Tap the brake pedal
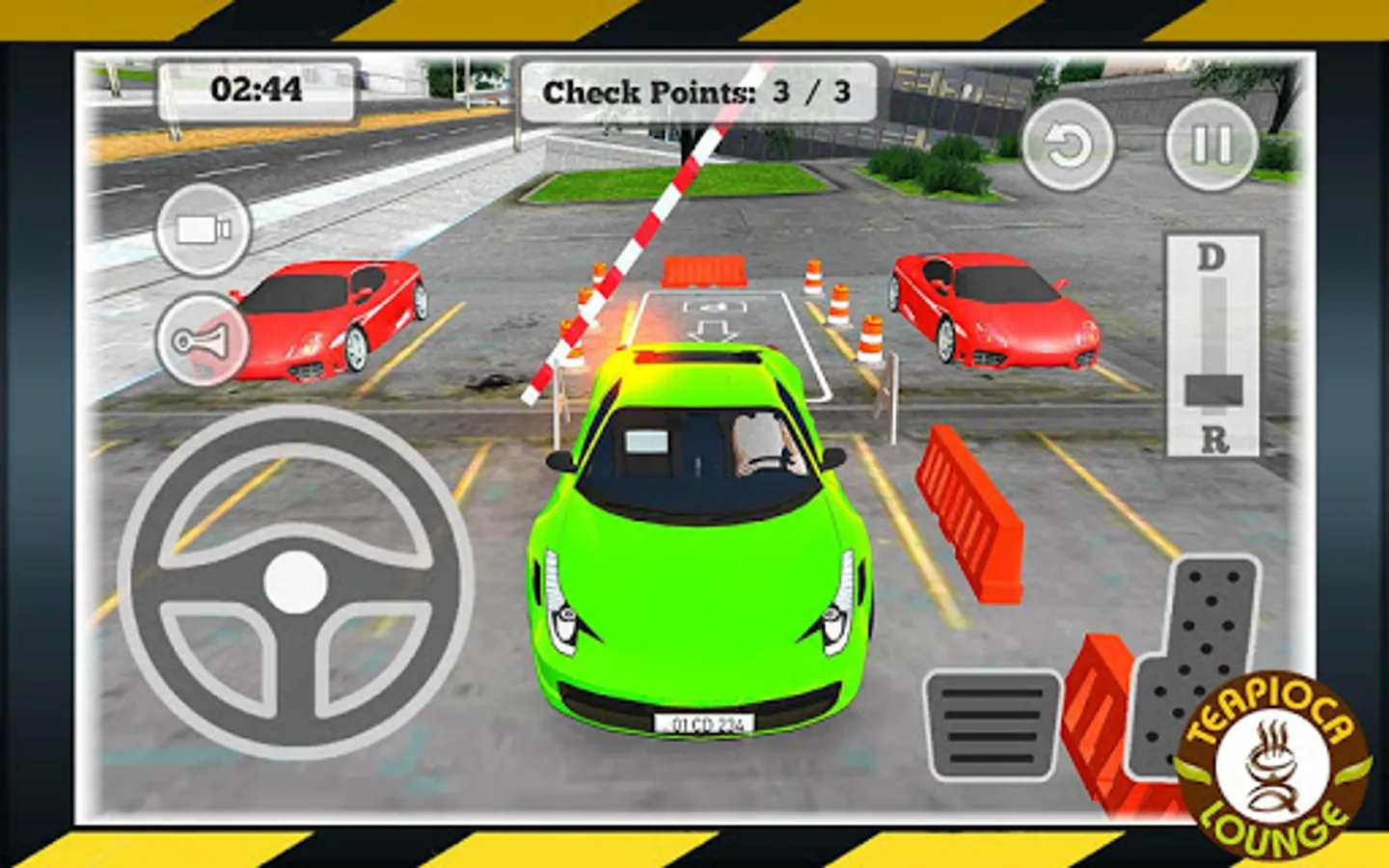Viewport: 1389px width, 868px height. [994, 726]
